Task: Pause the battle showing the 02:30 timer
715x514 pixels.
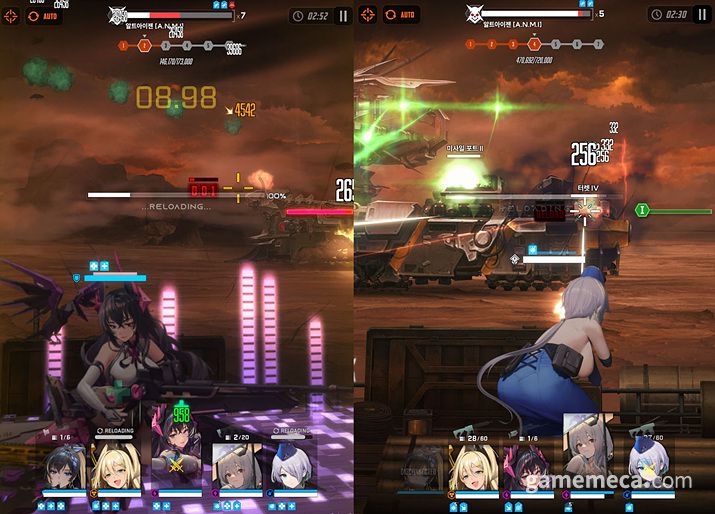Action: tap(701, 15)
